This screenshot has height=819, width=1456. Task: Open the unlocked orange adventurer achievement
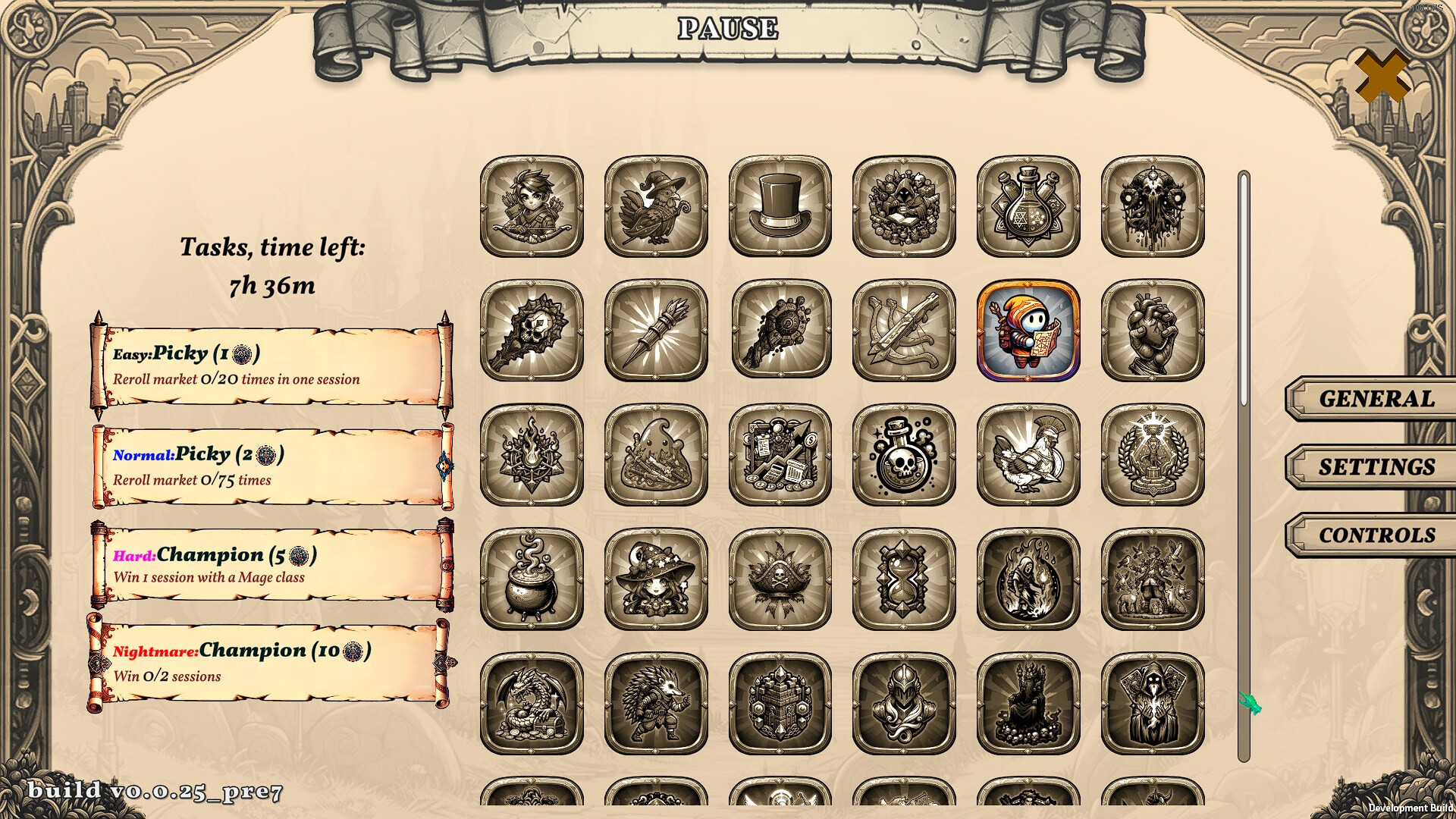[x=1028, y=331]
